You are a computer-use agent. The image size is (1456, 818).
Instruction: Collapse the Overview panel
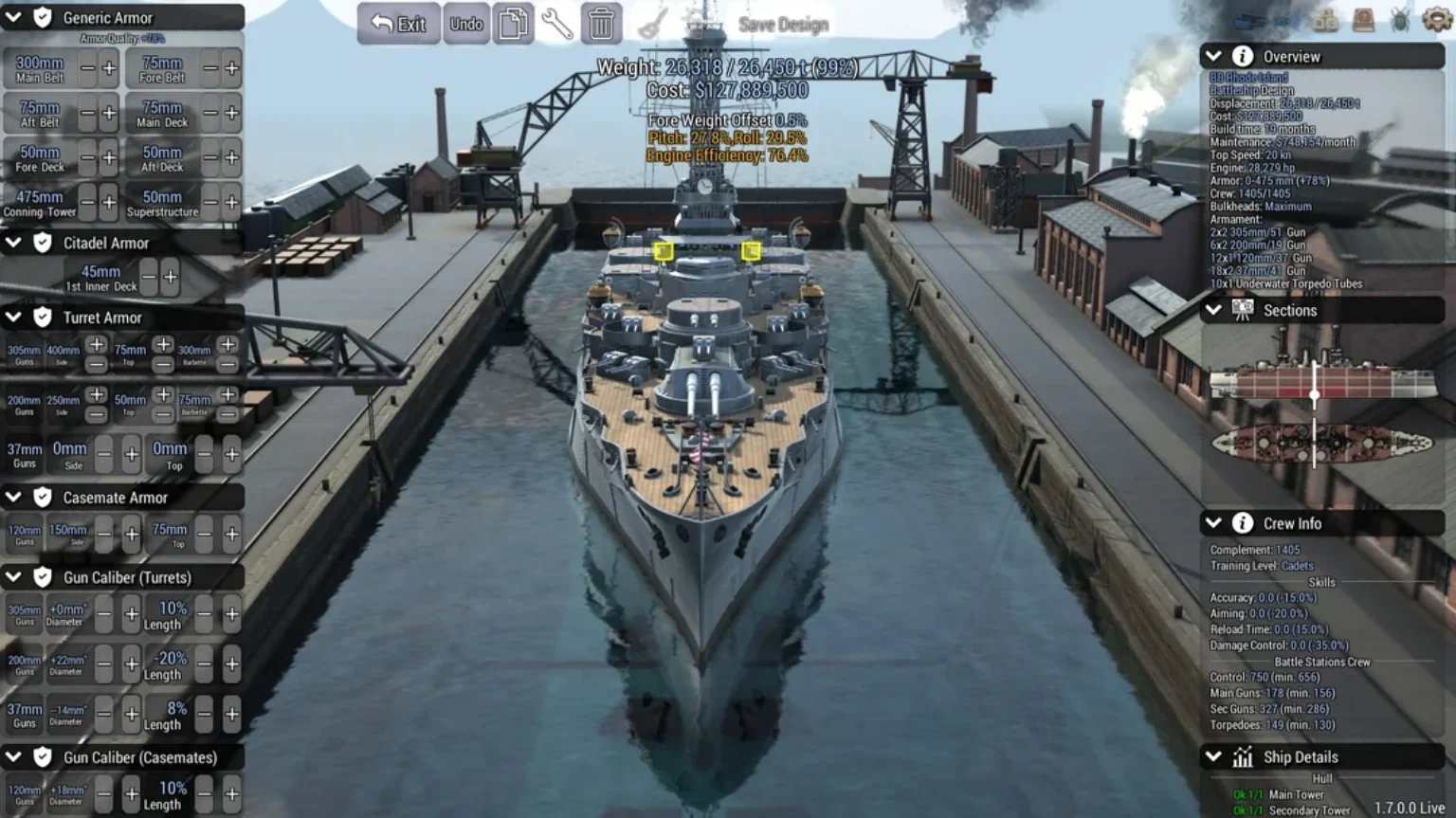(1213, 56)
